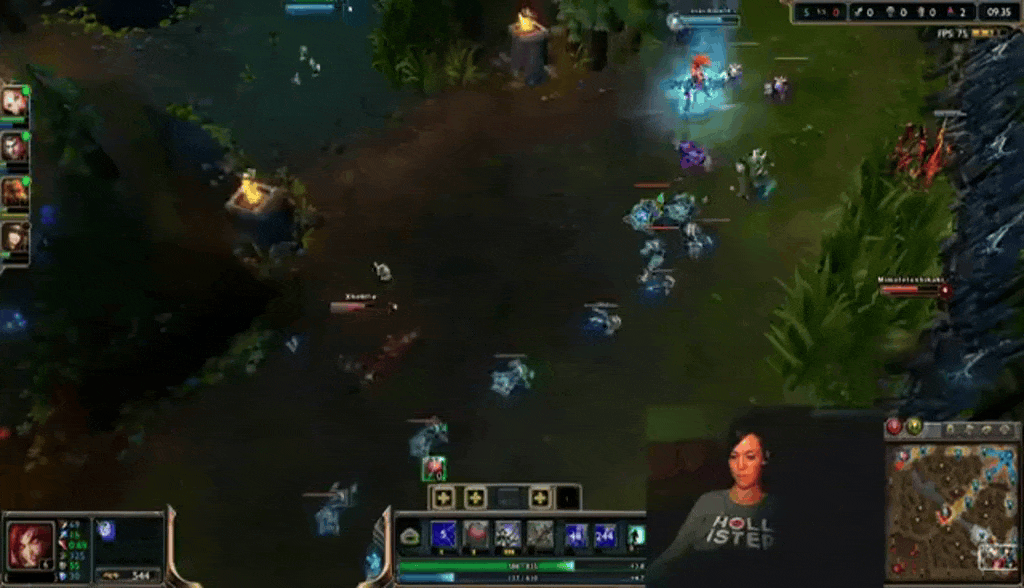Viewport: 1024px width, 588px height.
Task: Click the passive ability icon beside the skill bar
Action: click(x=410, y=537)
